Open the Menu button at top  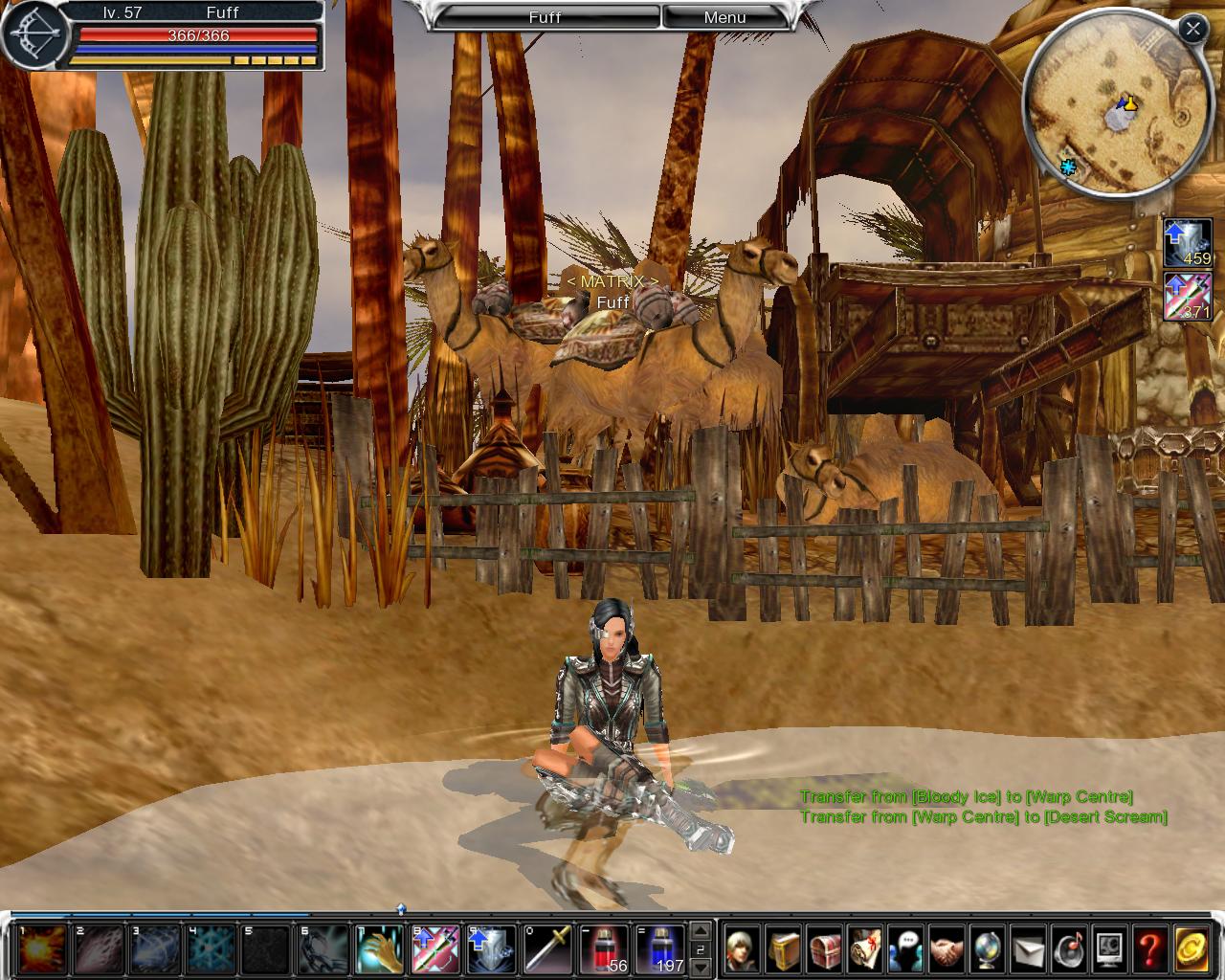click(x=724, y=17)
